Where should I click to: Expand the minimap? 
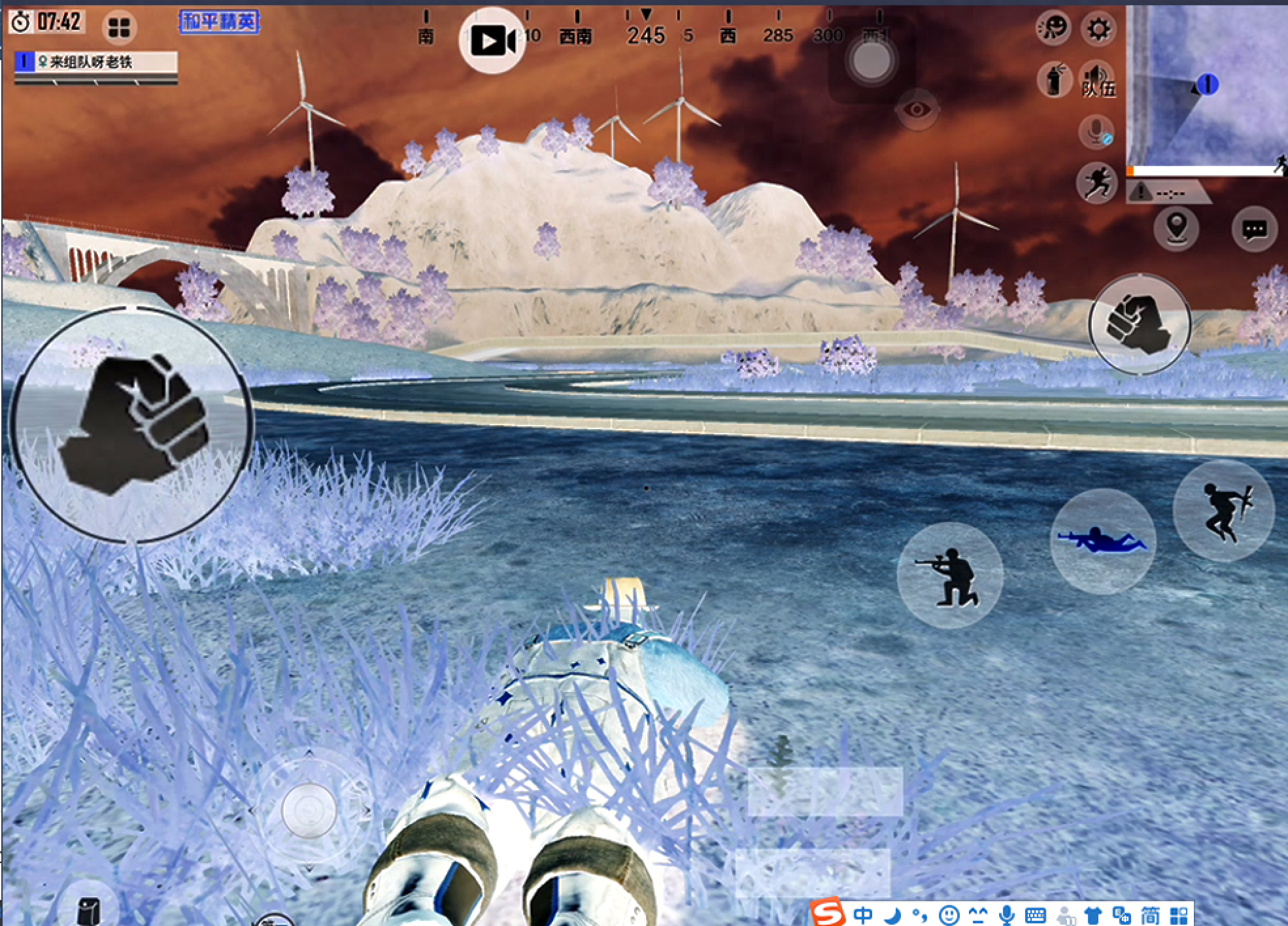1208,88
